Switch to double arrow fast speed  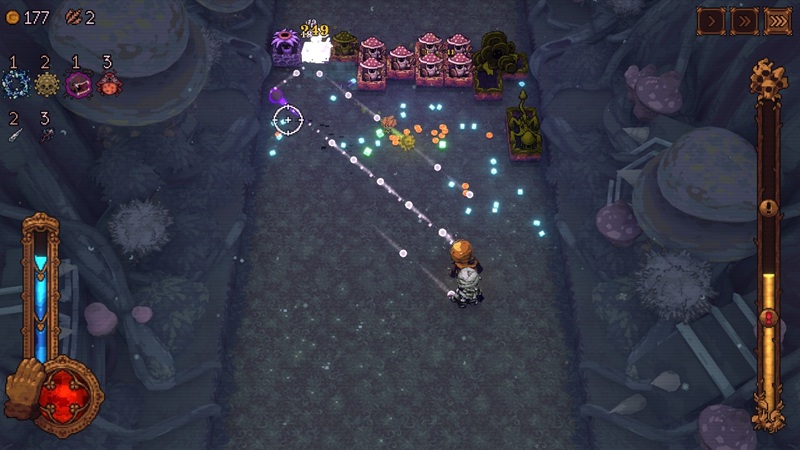point(744,20)
